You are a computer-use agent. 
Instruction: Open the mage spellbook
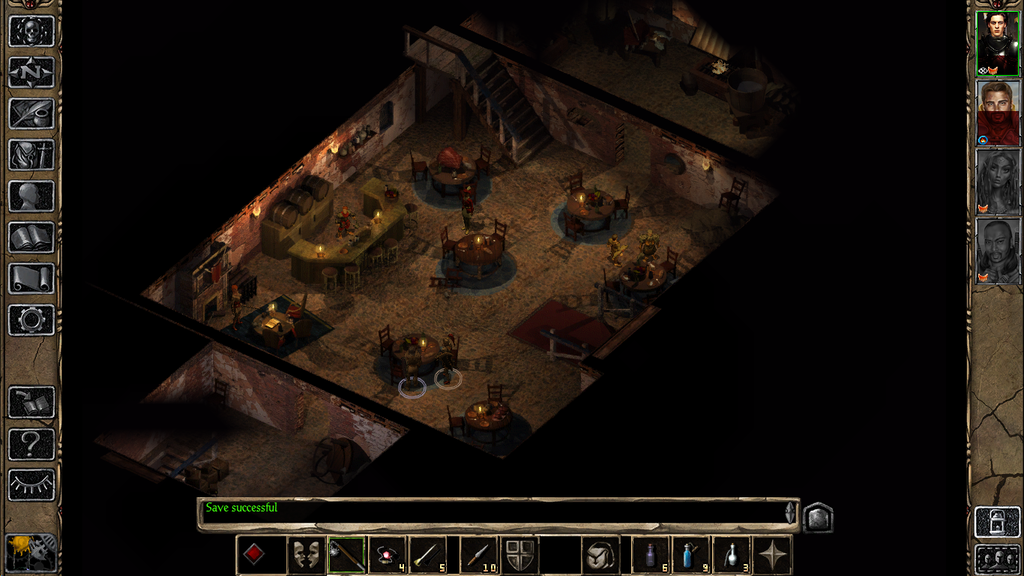click(x=31, y=237)
